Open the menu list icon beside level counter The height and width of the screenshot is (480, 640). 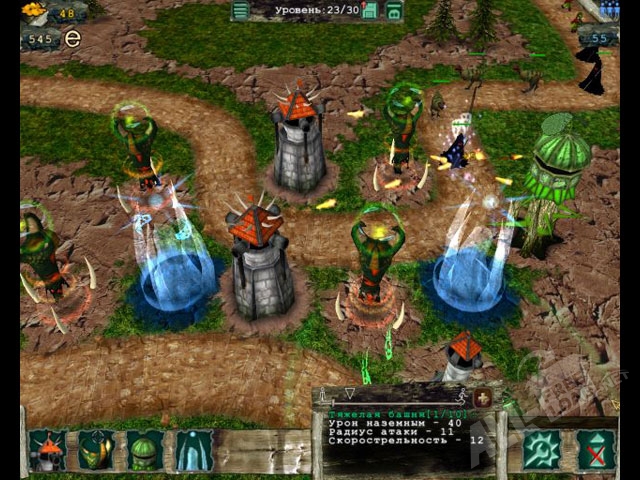(240, 11)
